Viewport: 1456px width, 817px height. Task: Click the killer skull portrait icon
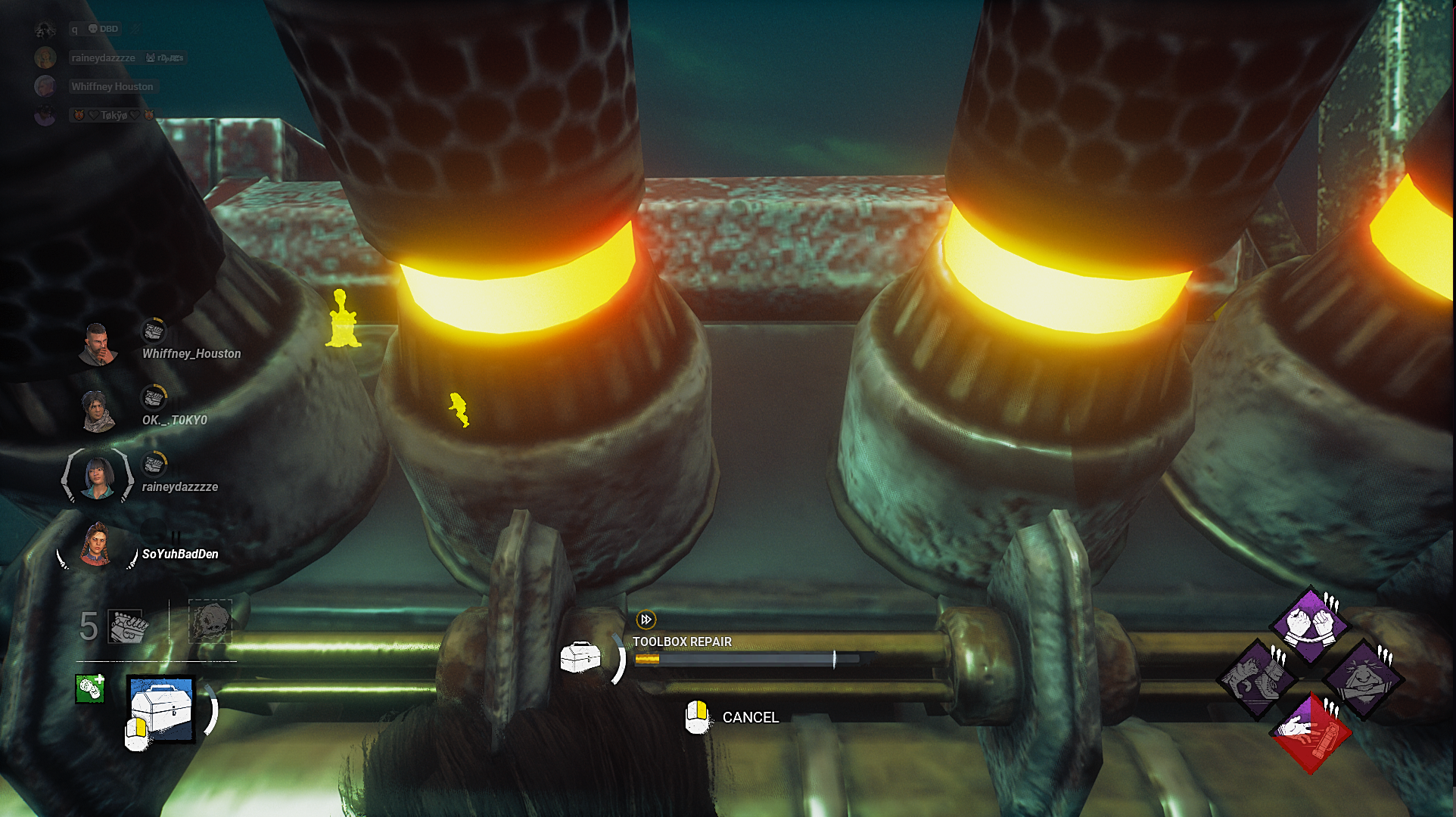pos(210,622)
